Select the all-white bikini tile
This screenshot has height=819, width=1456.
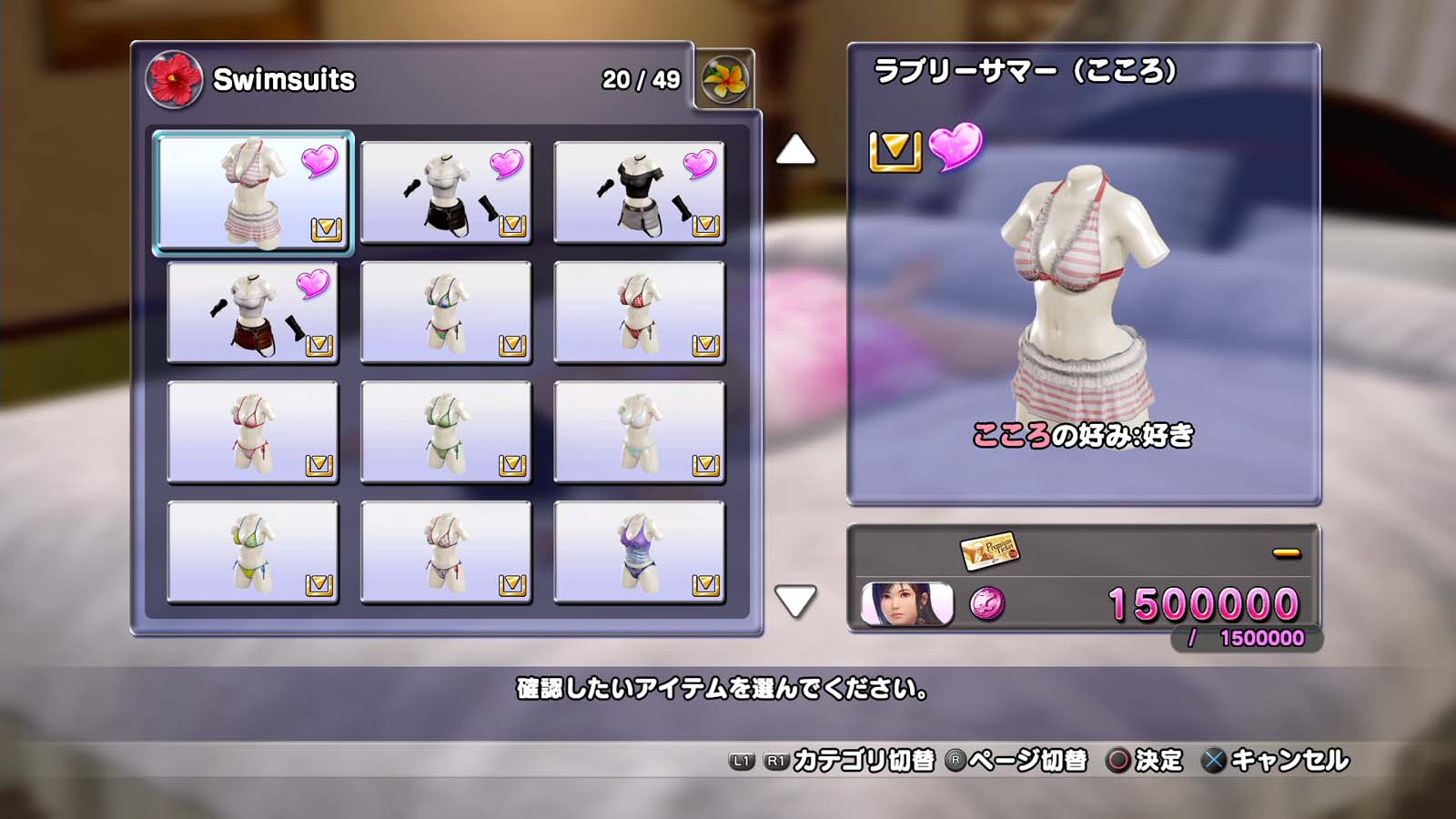pyautogui.click(x=639, y=432)
